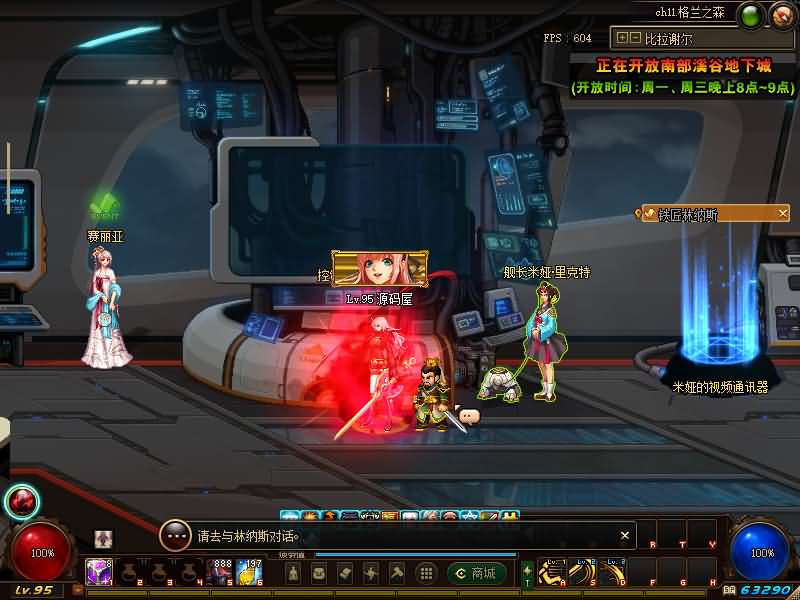Screen dimensions: 800x600
Task: Open the grid menu button beside 商城
Action: [426, 573]
